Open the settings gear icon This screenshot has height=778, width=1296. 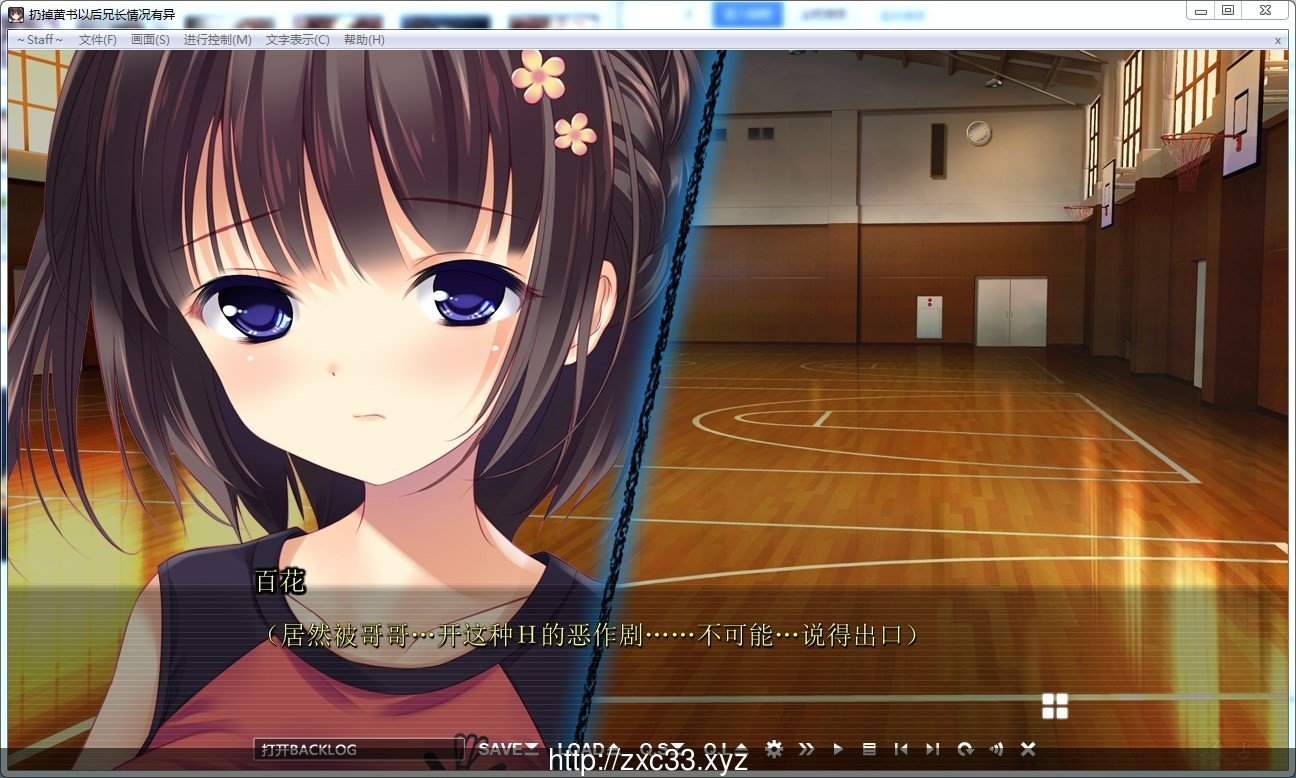tap(774, 748)
